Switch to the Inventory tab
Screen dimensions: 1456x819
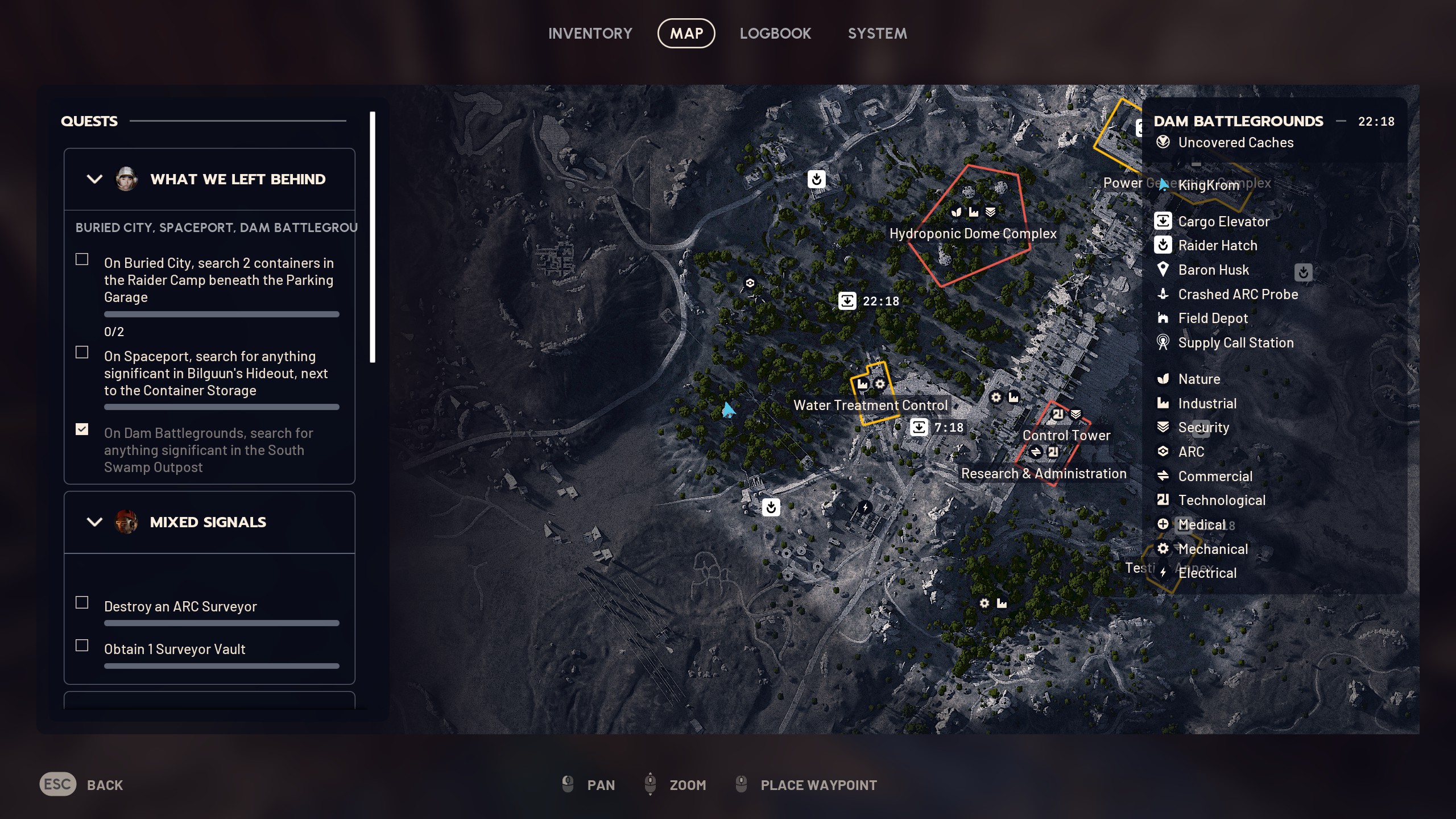[x=590, y=34]
